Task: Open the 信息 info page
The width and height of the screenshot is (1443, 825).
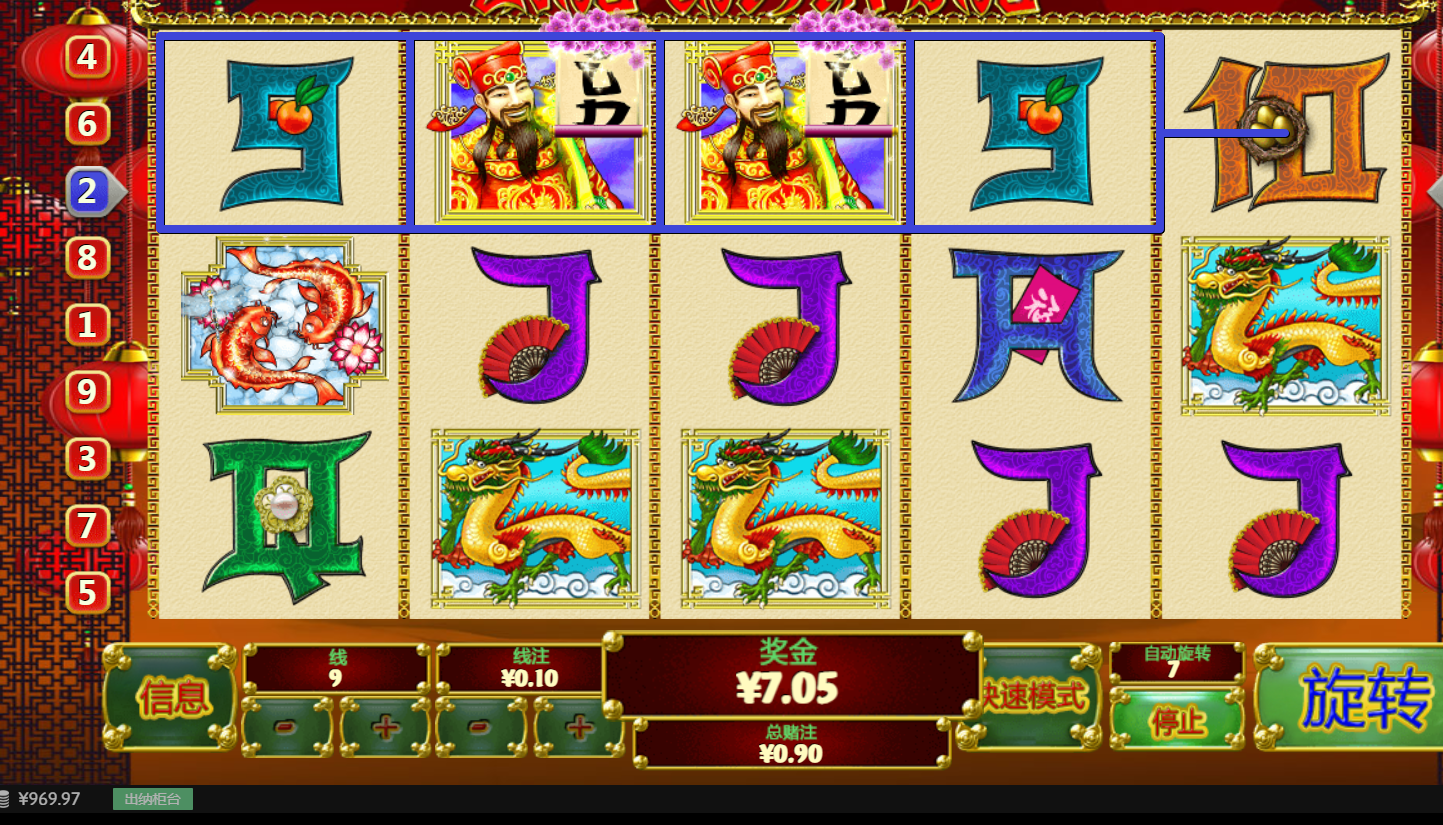Action: (172, 697)
